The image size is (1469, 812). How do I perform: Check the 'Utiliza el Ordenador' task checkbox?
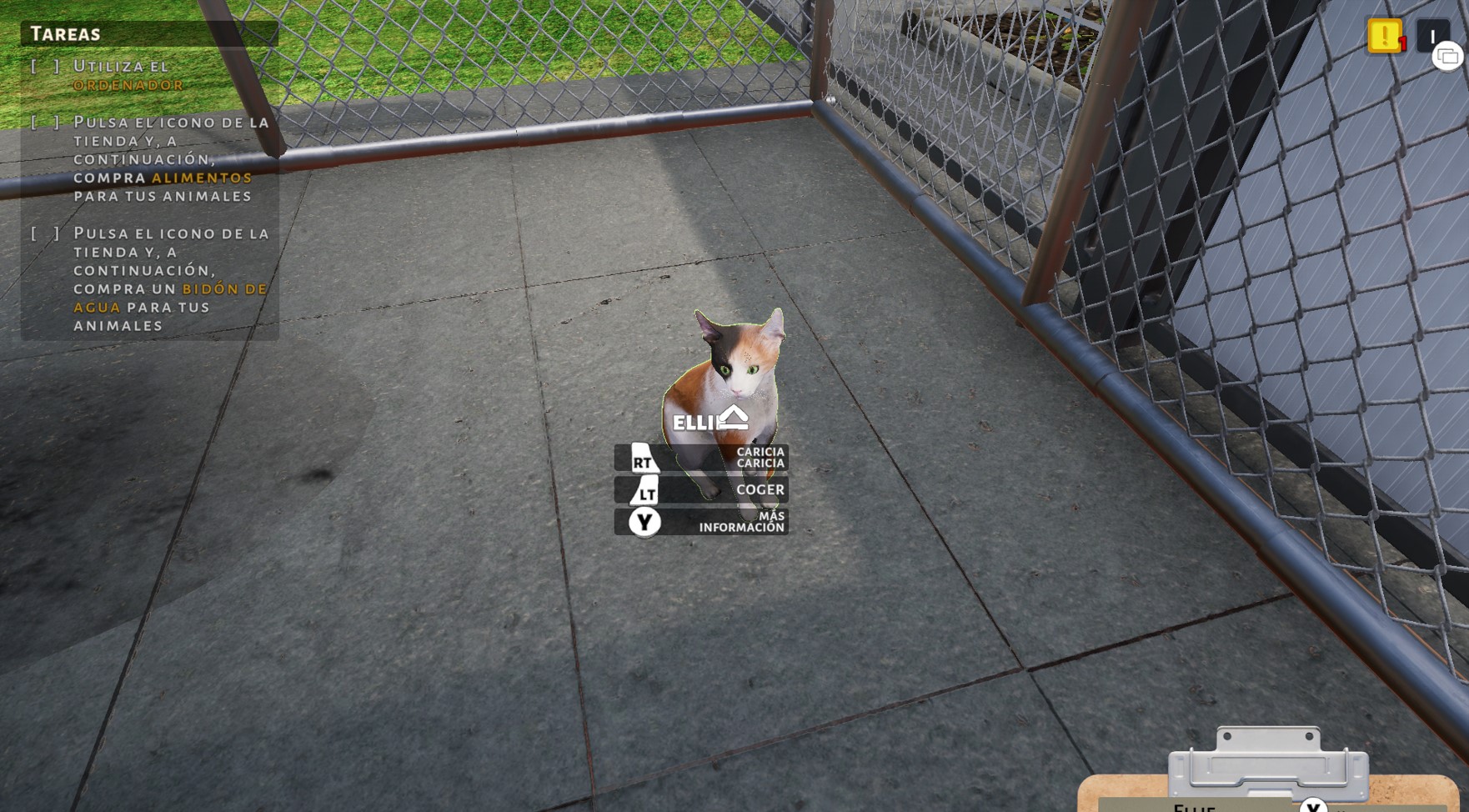coord(43,65)
